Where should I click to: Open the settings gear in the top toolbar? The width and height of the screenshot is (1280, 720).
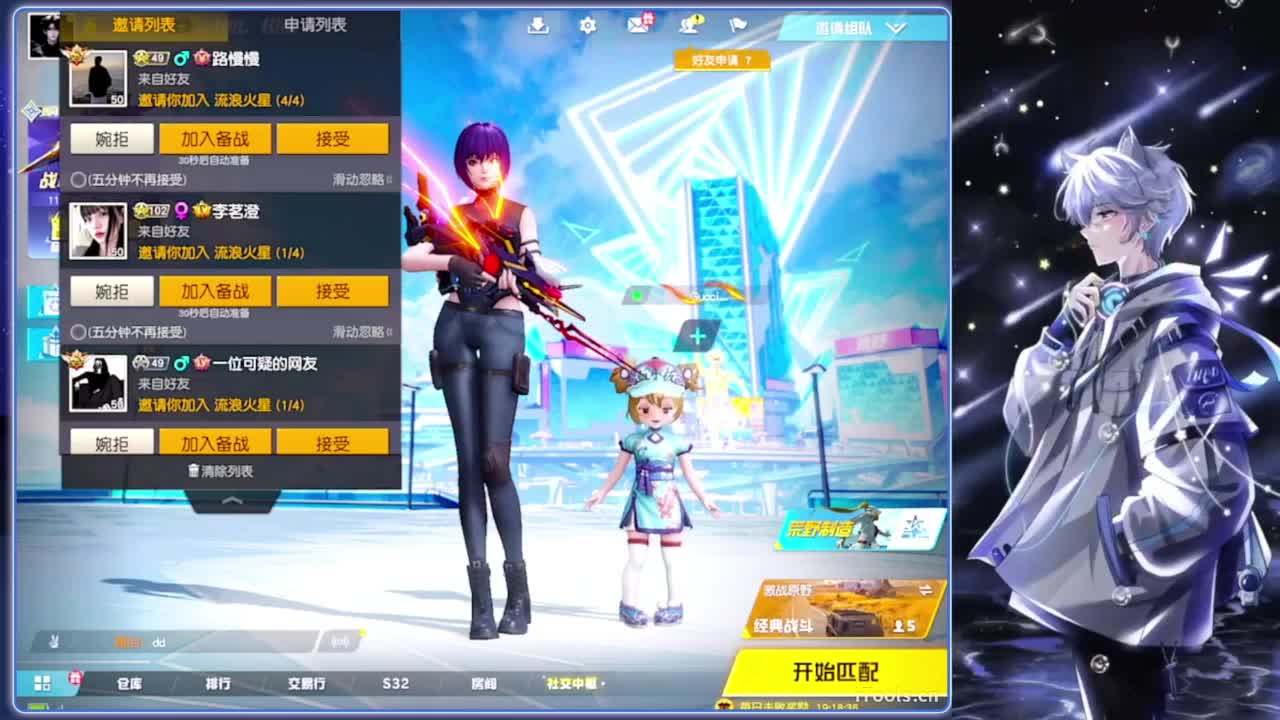(587, 28)
